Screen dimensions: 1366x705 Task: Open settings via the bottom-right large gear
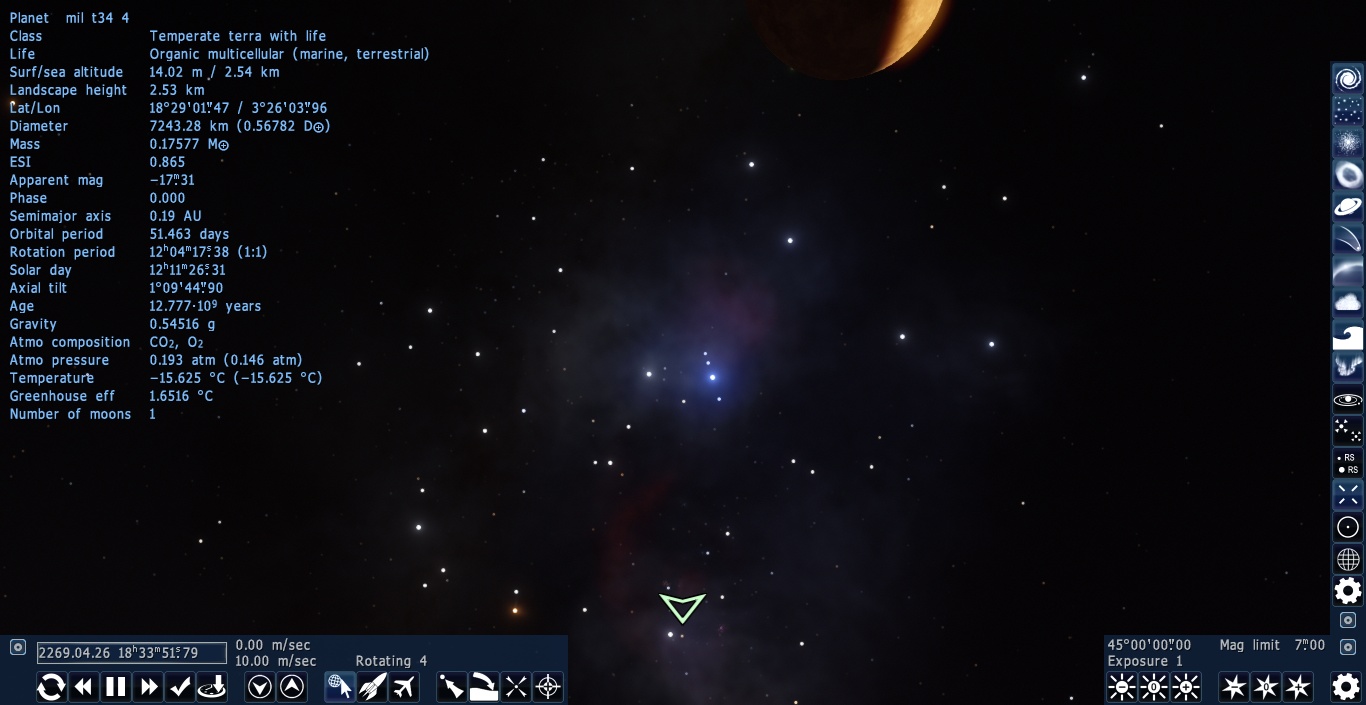click(x=1346, y=686)
